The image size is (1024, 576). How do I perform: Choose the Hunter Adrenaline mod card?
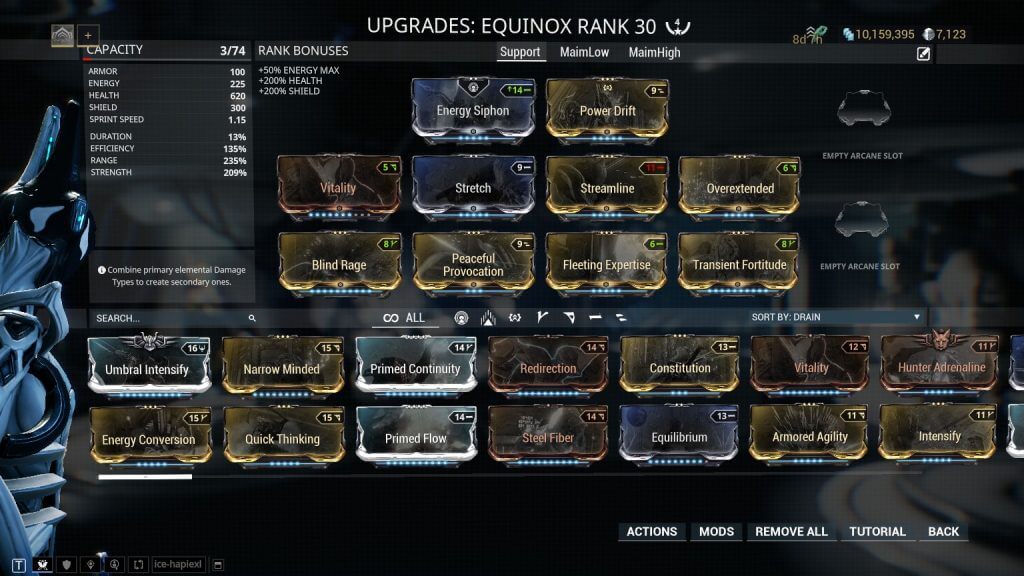pyautogui.click(x=939, y=366)
